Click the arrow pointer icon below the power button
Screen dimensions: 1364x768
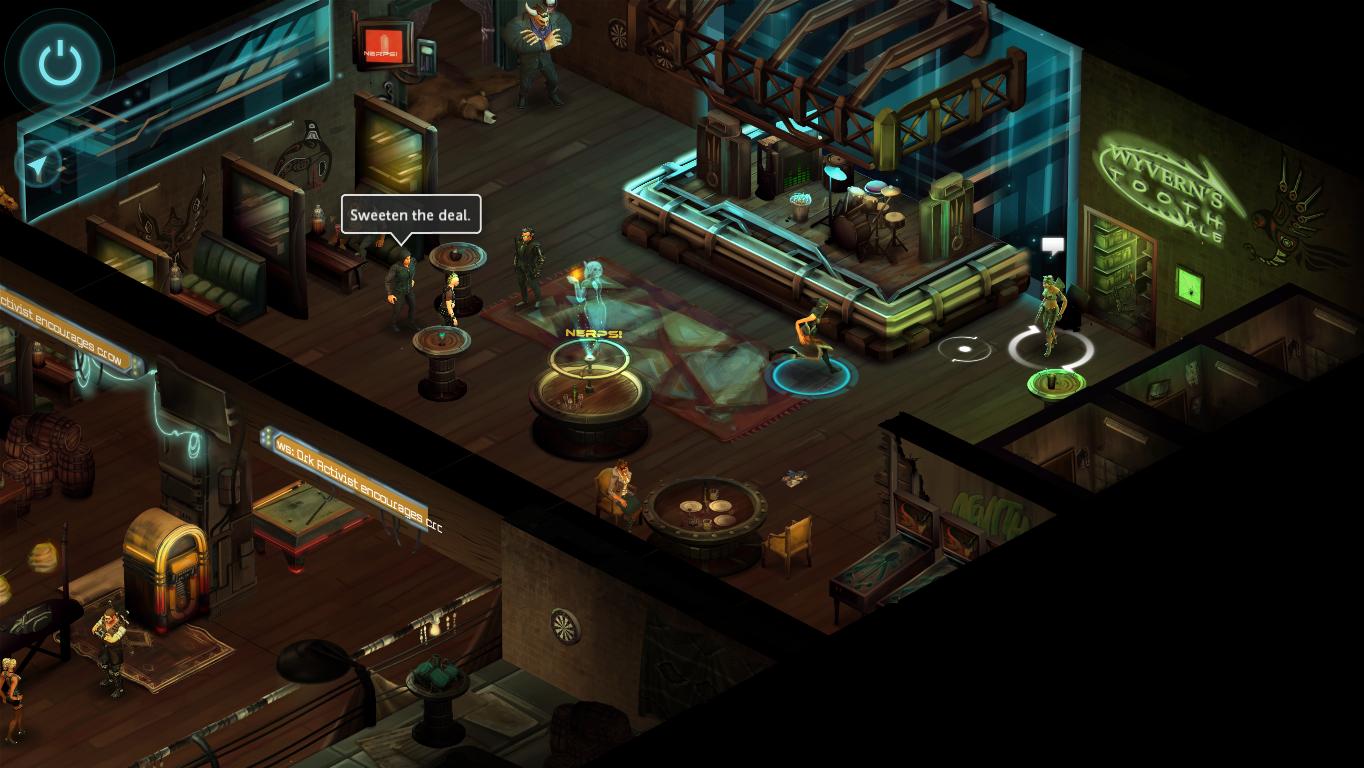(x=39, y=167)
